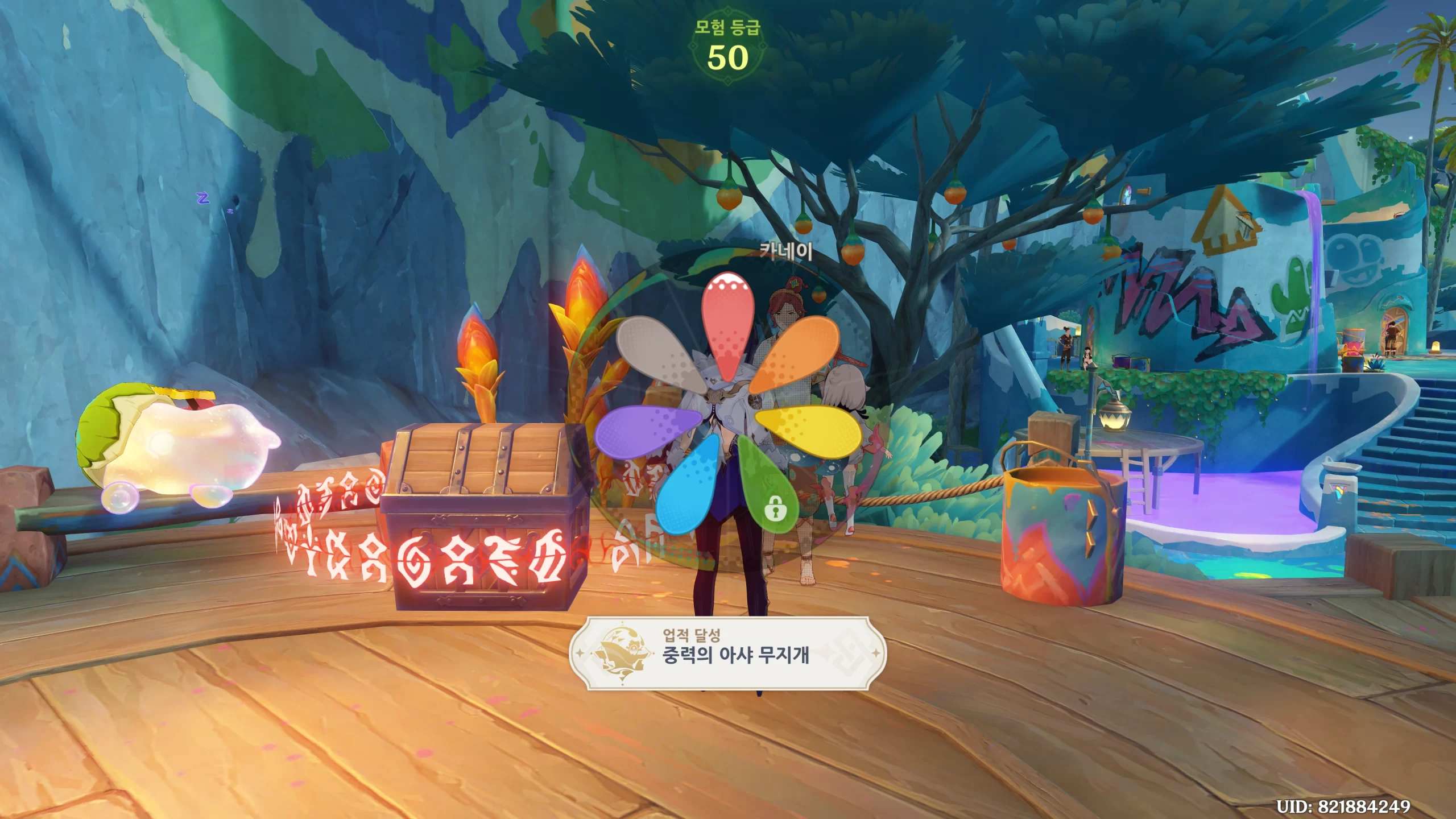Choose the orange petal color
This screenshot has height=819, width=1456.
798,351
